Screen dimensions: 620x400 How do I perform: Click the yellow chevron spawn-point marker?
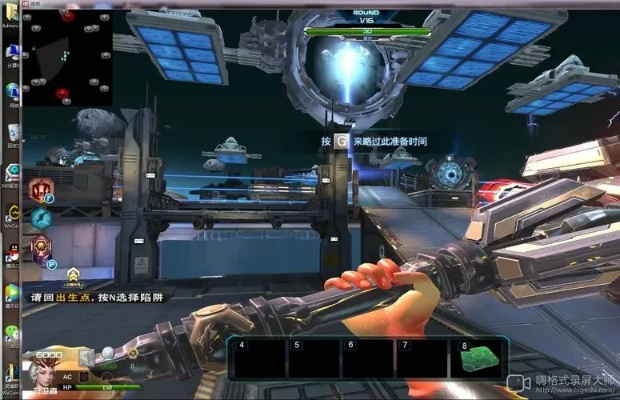[73, 272]
